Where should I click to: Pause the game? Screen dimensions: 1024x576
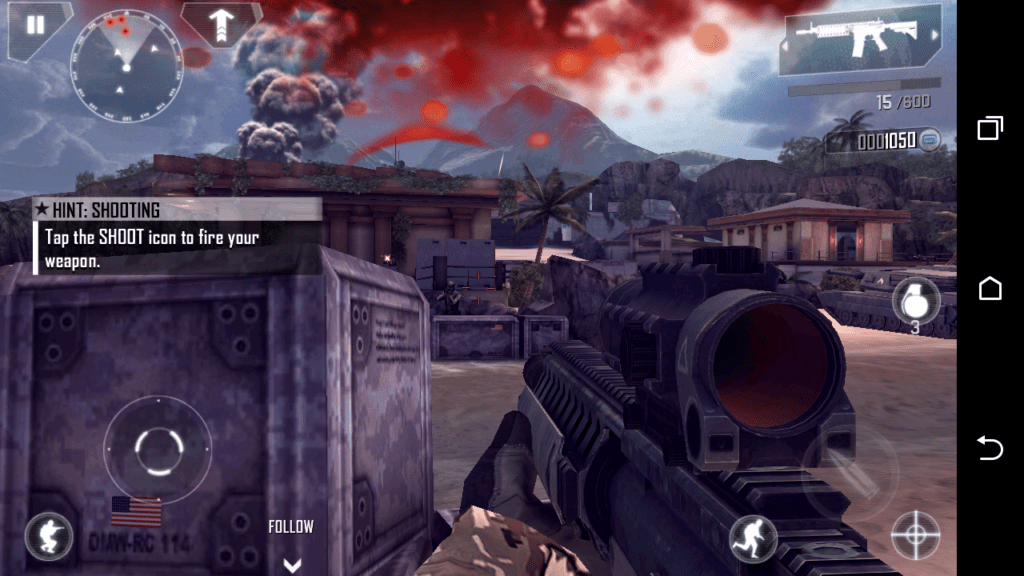(36, 25)
